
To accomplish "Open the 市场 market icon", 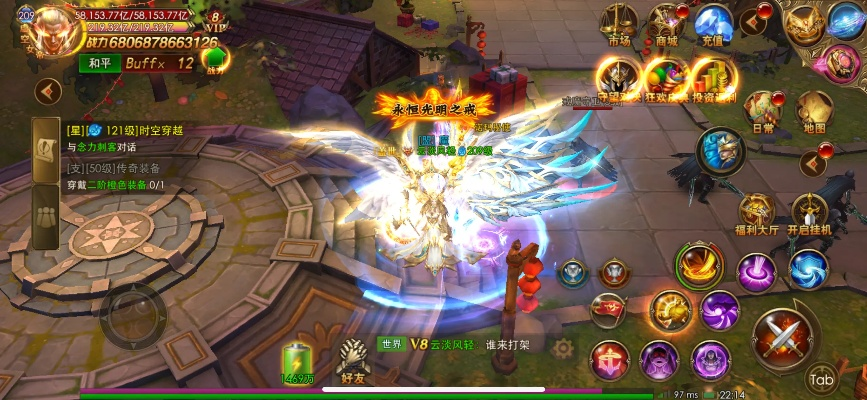I will click(619, 24).
